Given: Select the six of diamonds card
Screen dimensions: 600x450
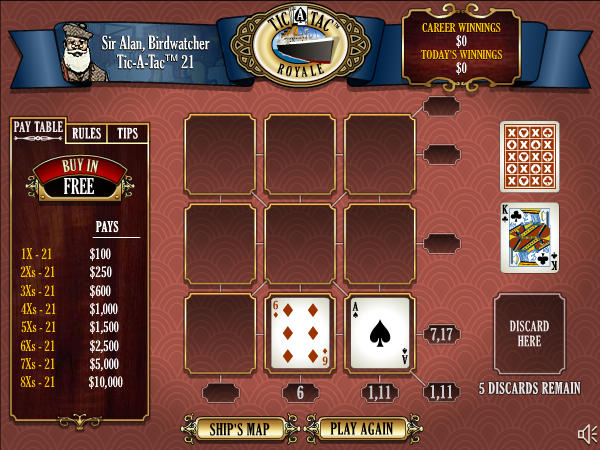Looking at the screenshot, I should [300, 331].
